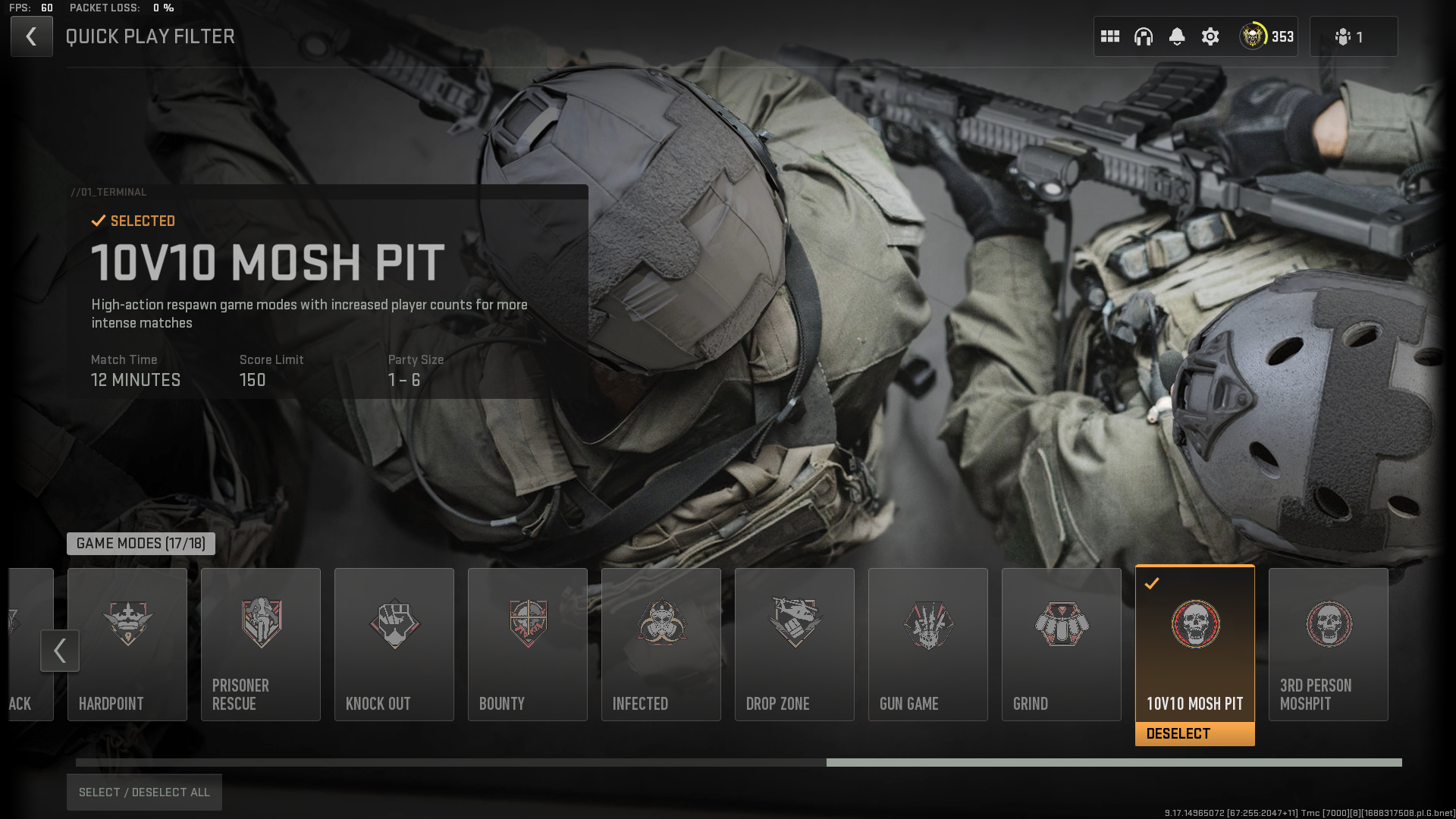Select the 3rd Person Moshpit tile
The width and height of the screenshot is (1456, 819).
tap(1329, 645)
